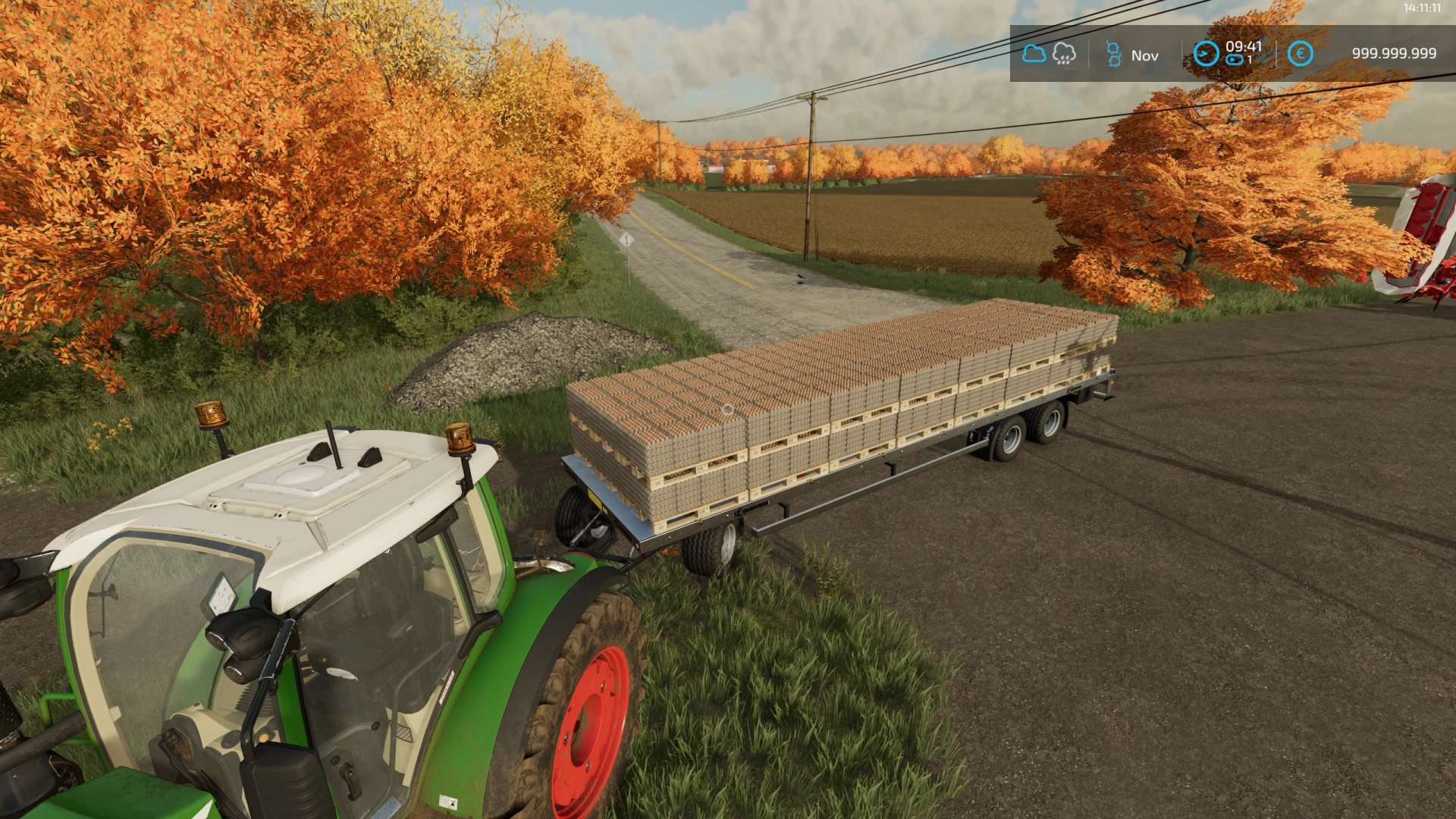This screenshot has height=819, width=1456.
Task: Open the autumn leaves season icon
Action: [1112, 55]
